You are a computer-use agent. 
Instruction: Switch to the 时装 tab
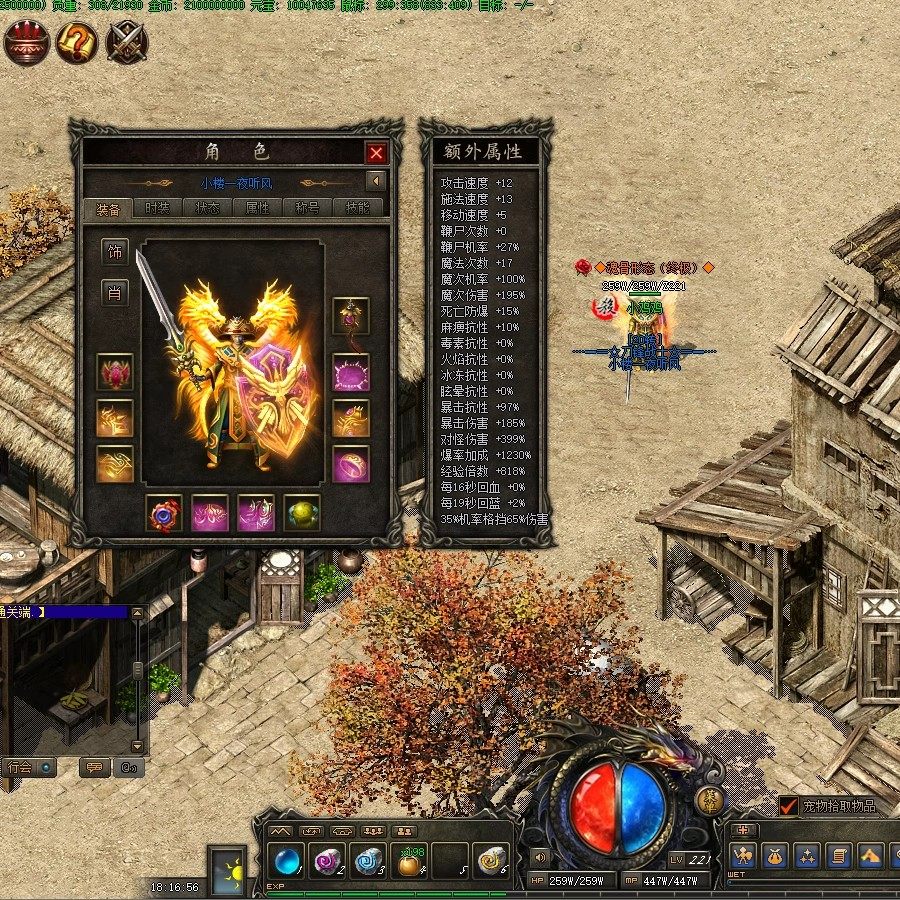(158, 208)
